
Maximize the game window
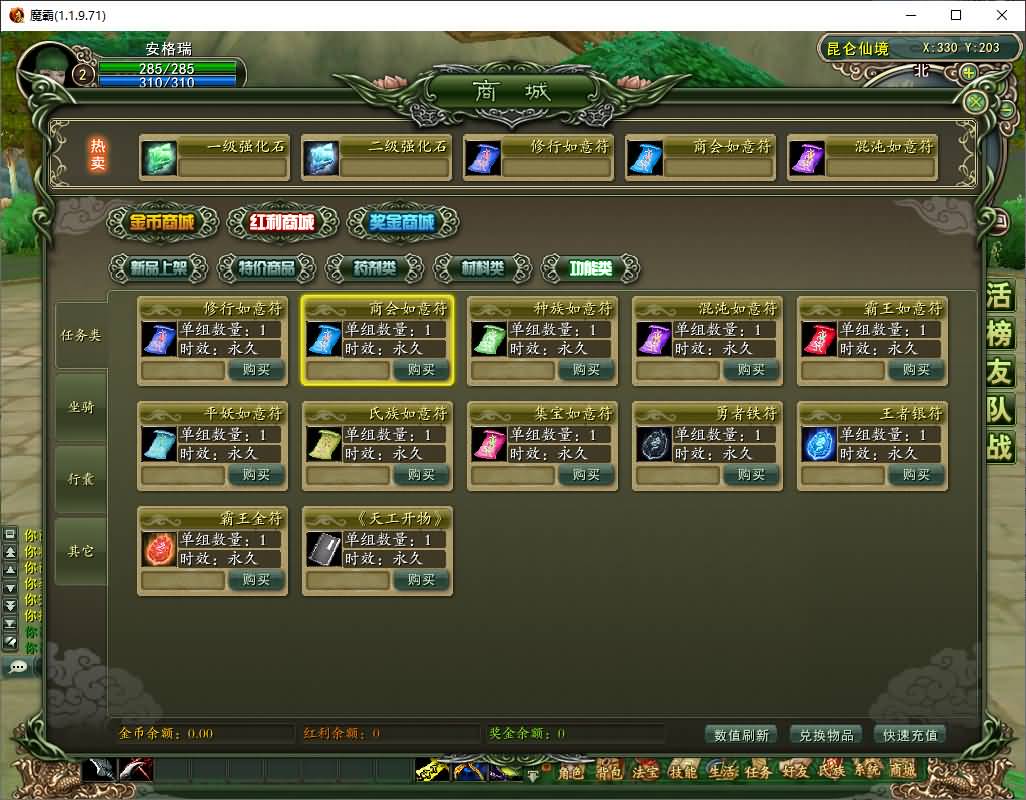point(956,15)
